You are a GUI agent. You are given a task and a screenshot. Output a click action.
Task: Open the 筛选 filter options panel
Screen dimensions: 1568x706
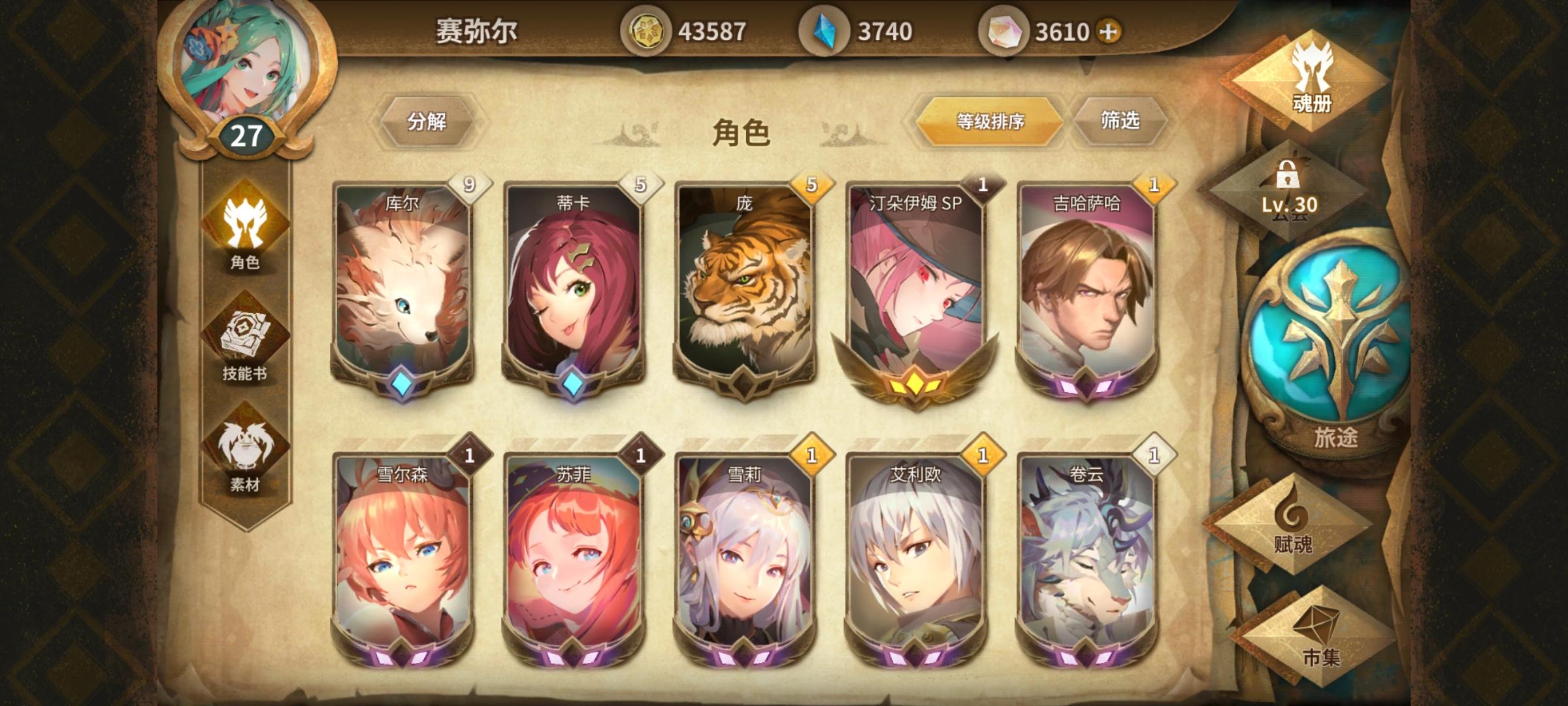[1121, 121]
